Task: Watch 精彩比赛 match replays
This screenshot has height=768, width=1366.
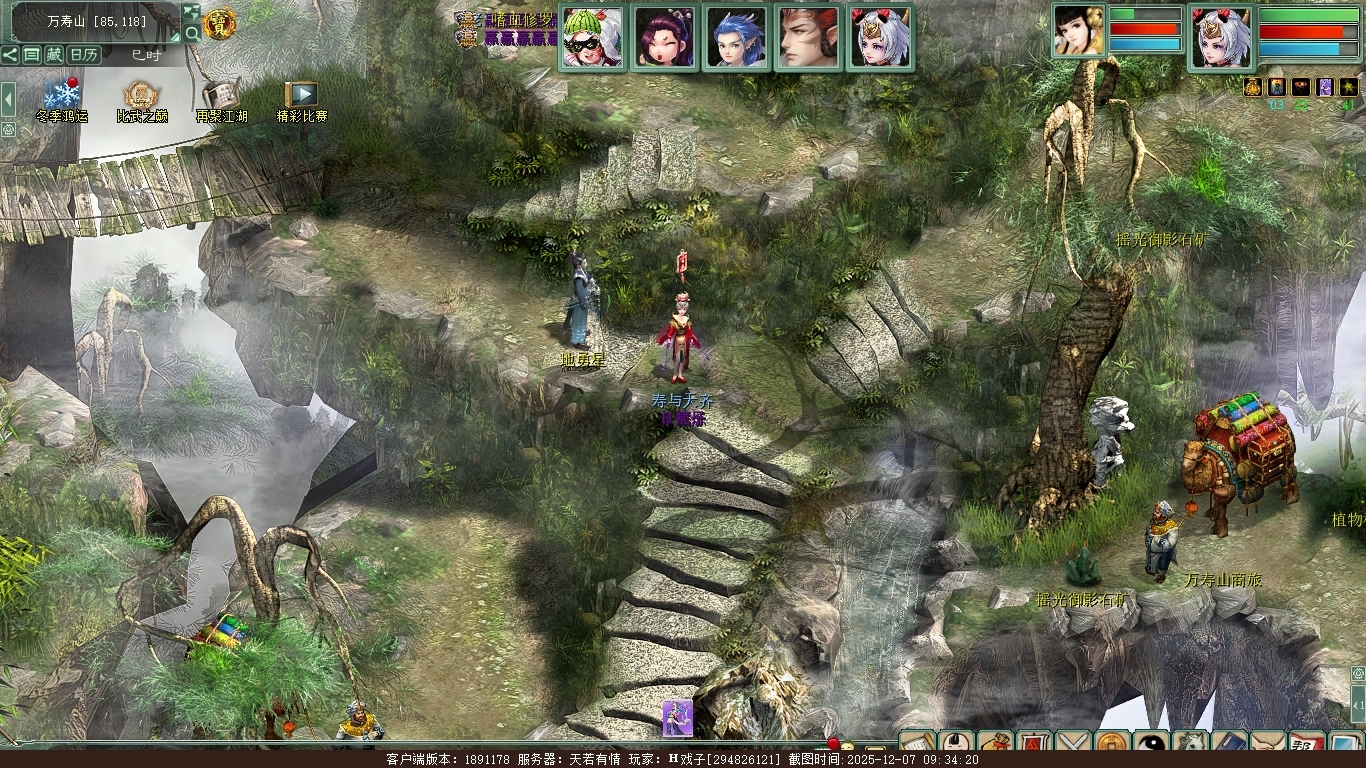Action: click(301, 96)
